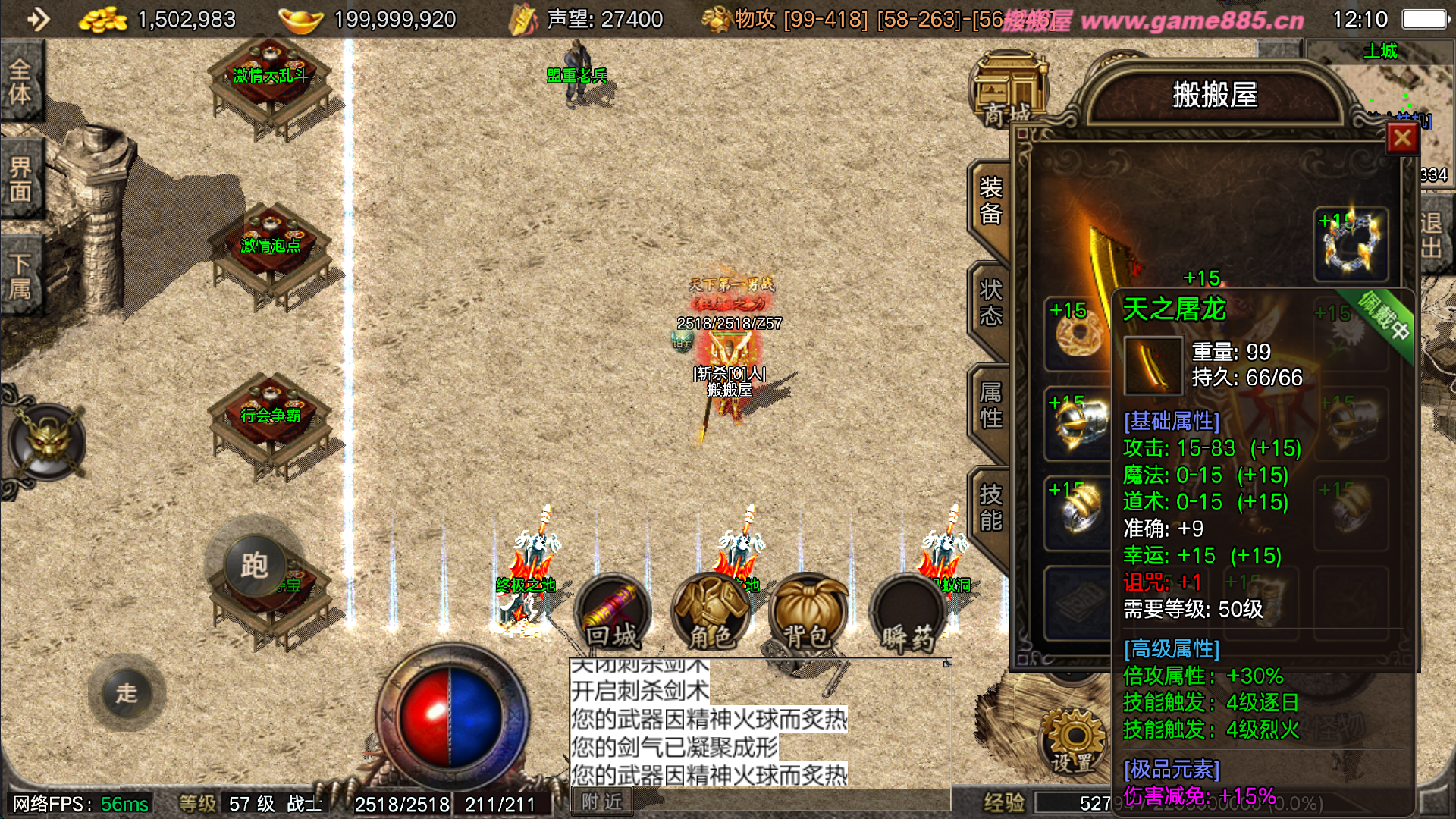Open the 背包 backpack
Image resolution: width=1456 pixels, height=819 pixels.
807,614
